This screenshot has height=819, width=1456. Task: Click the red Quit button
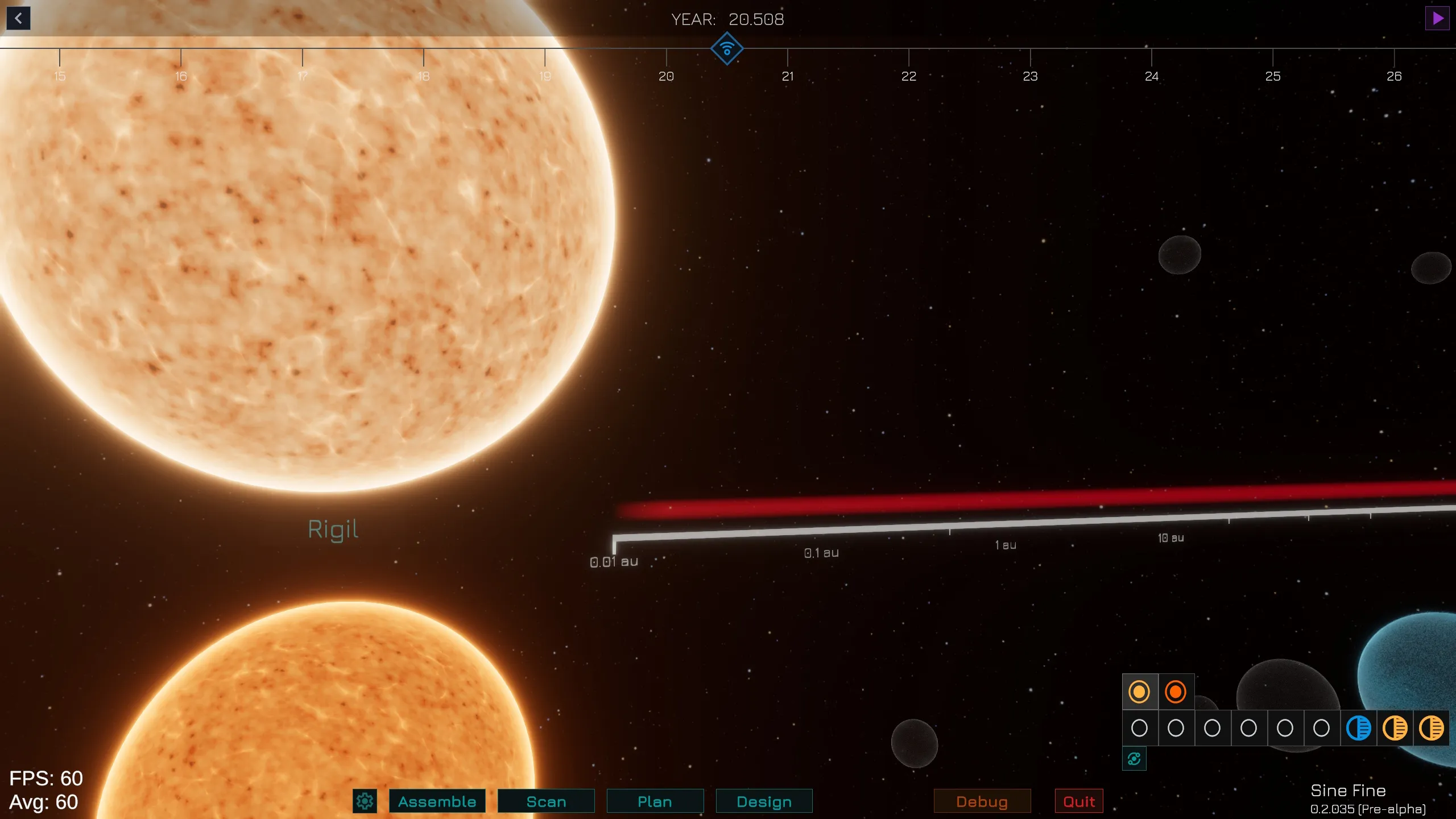pos(1078,801)
